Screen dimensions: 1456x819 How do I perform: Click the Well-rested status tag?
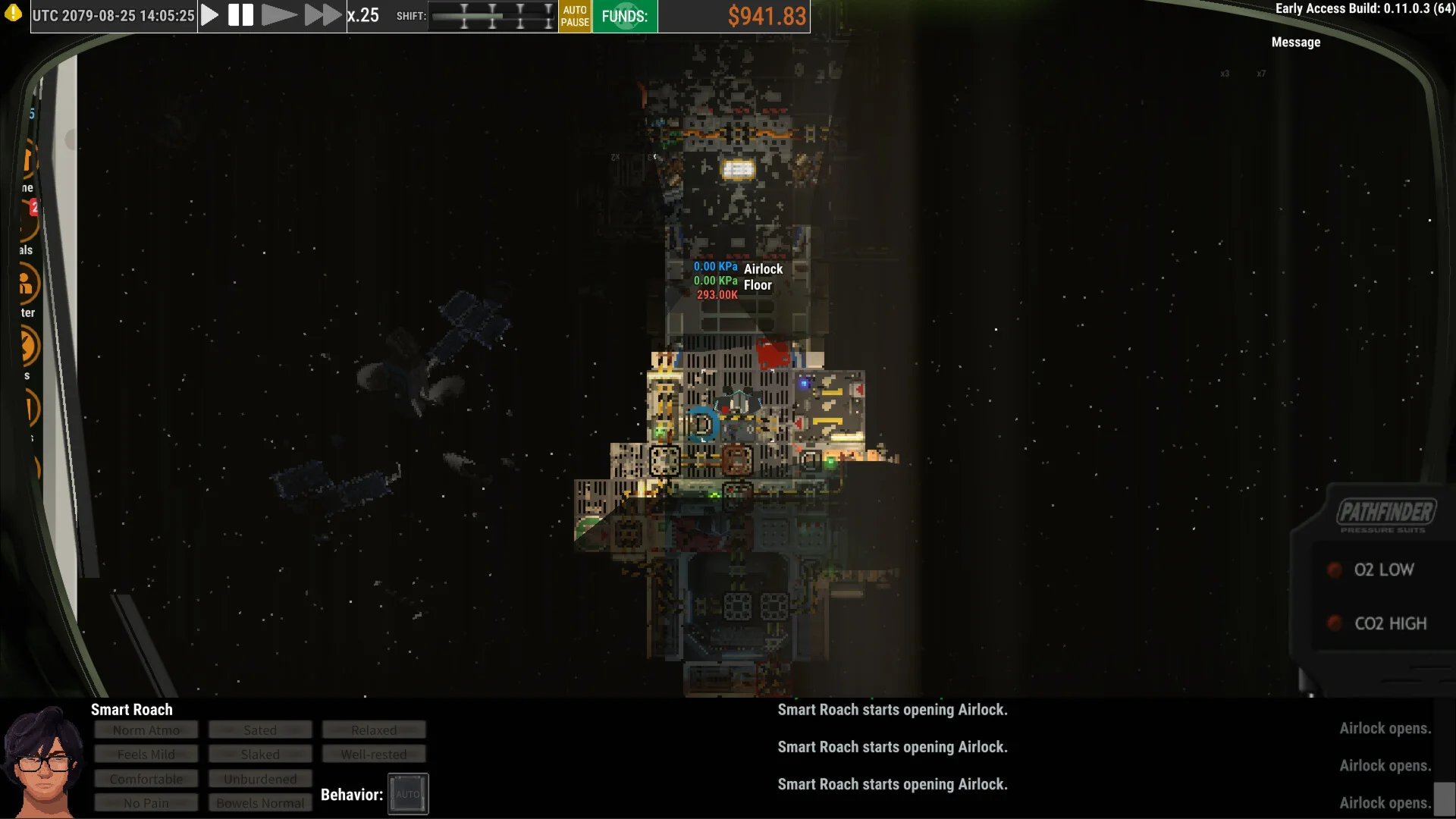(374, 755)
